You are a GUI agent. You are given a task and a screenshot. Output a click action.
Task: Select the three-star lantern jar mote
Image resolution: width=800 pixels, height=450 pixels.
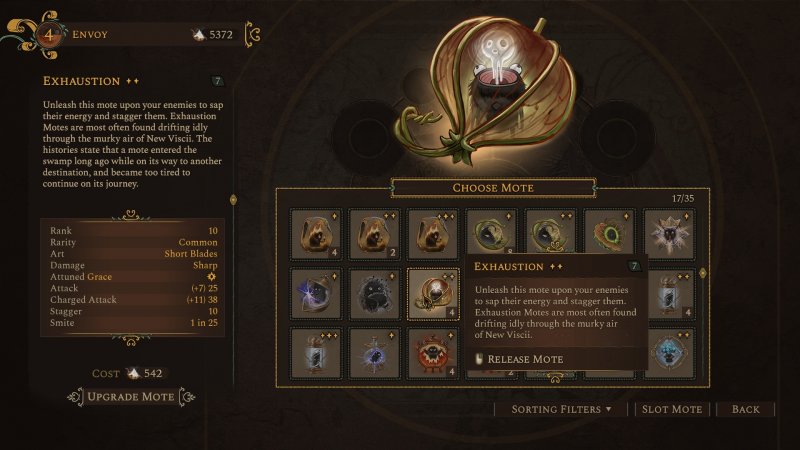pyautogui.click(x=314, y=352)
